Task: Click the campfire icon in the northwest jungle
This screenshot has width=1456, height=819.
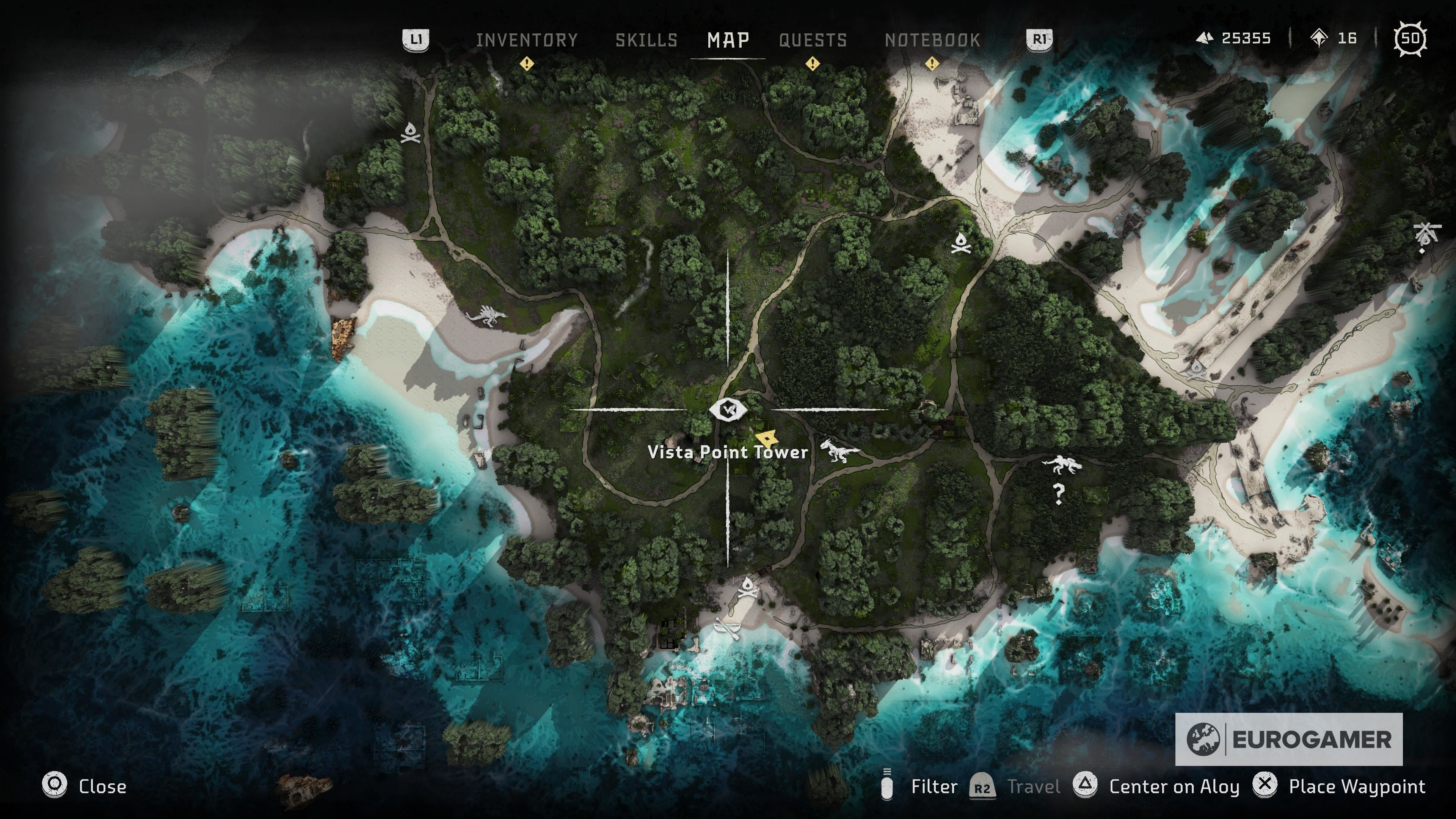Action: 410,134
